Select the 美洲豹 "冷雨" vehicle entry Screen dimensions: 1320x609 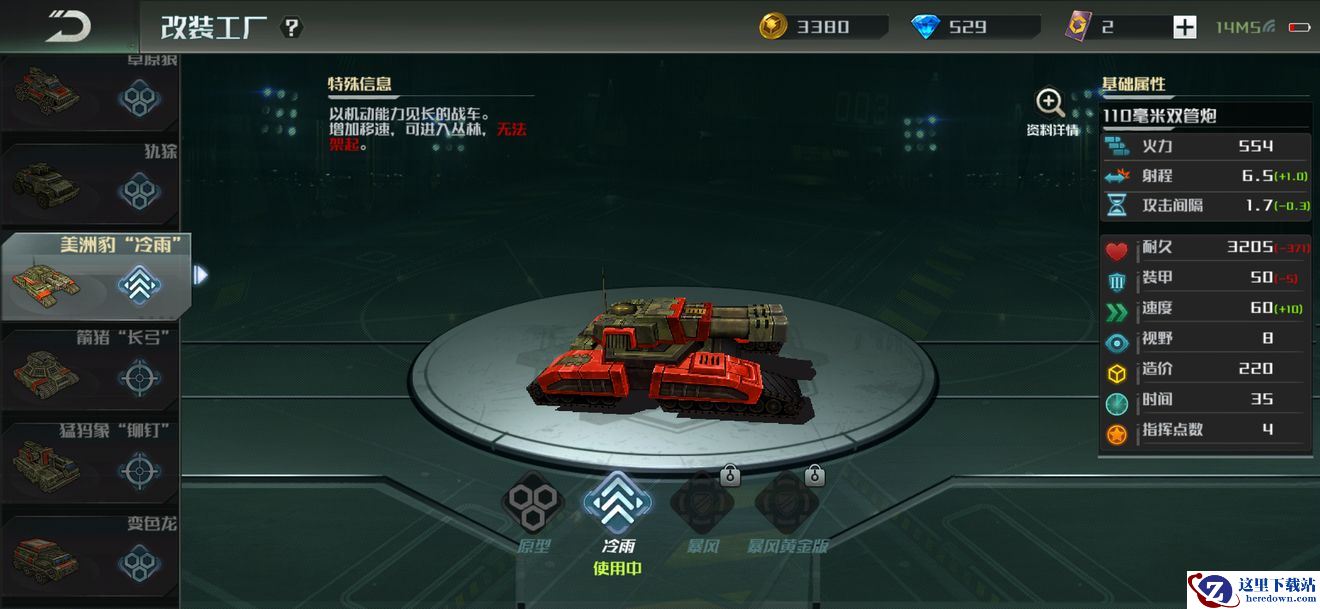coord(95,277)
